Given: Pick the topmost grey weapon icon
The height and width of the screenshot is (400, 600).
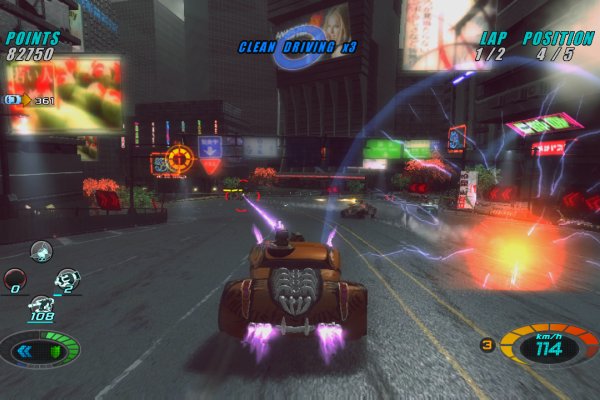Looking at the screenshot, I should pyautogui.click(x=41, y=251).
